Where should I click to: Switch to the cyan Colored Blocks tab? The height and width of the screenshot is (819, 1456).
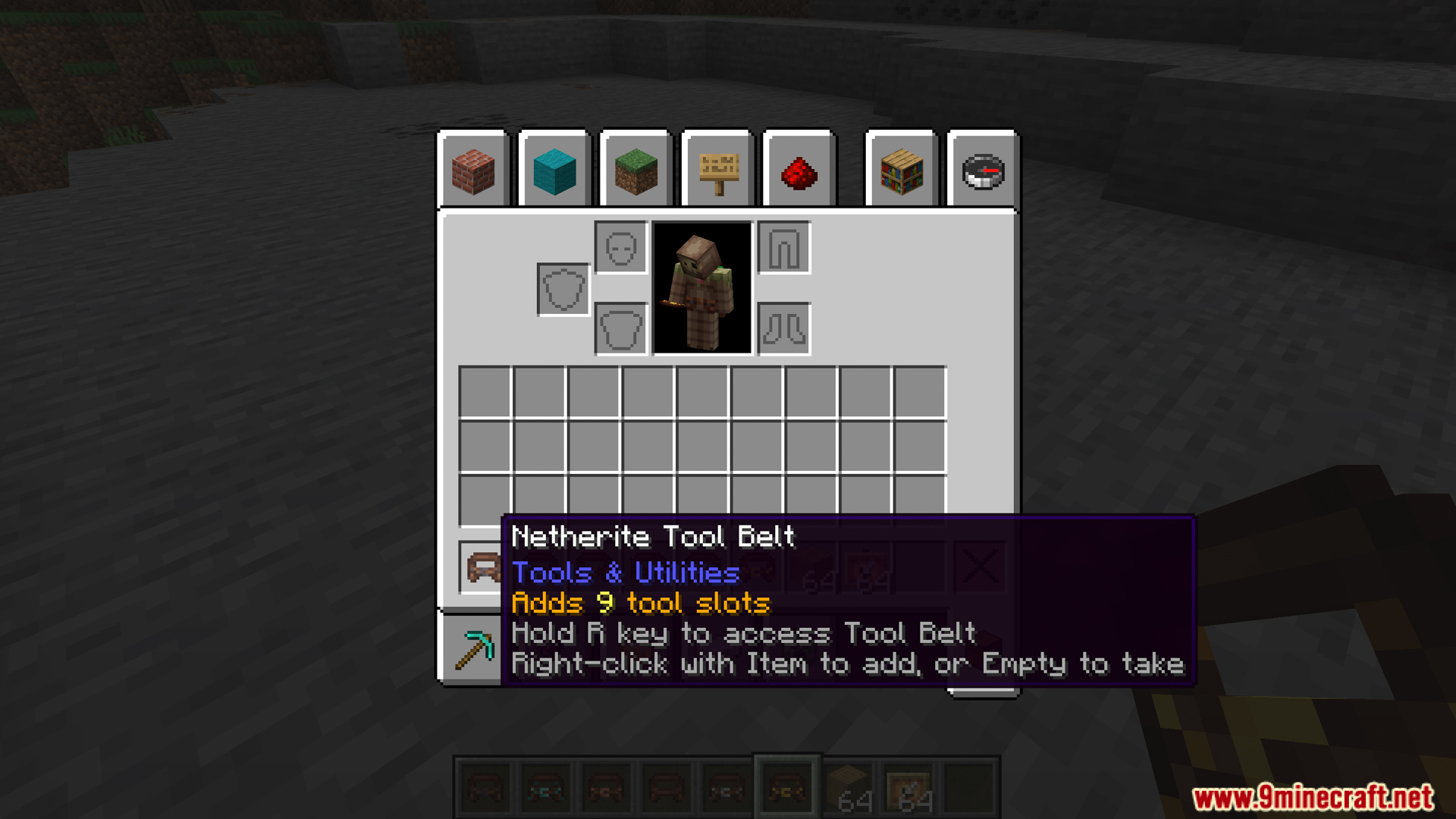pyautogui.click(x=554, y=171)
